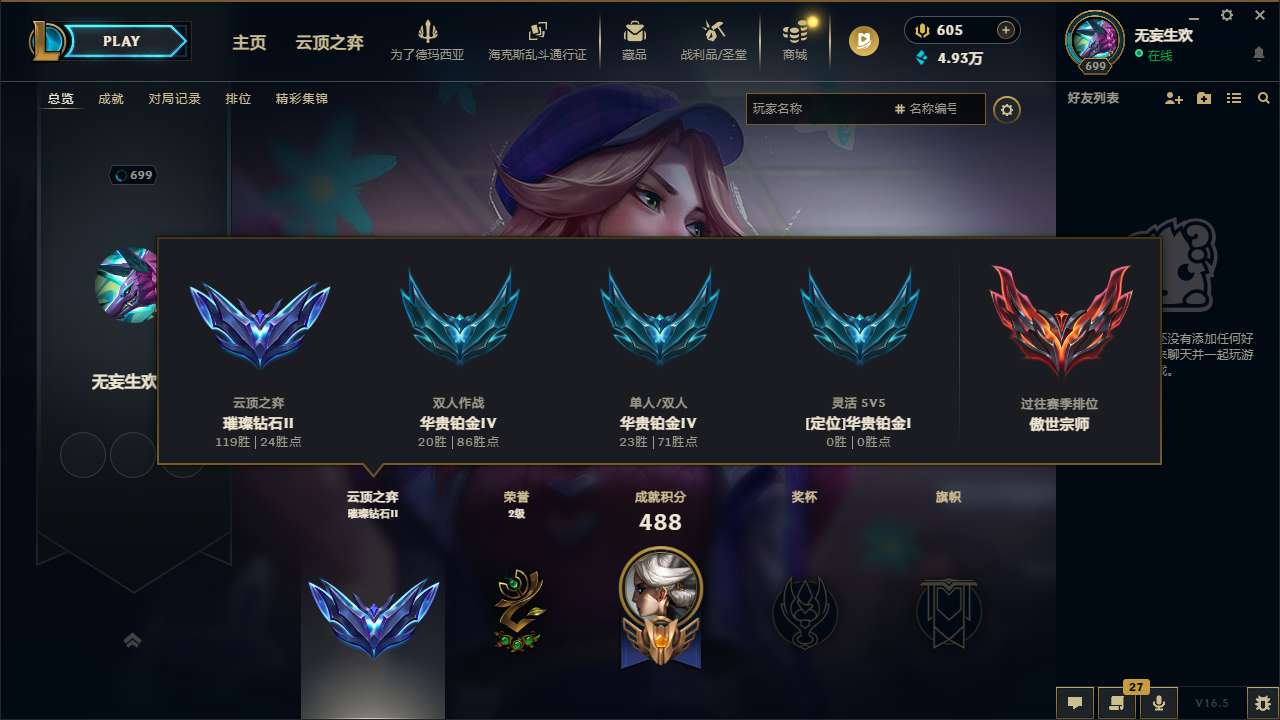Toggle the friends list view mode
The image size is (1280, 720).
(x=1234, y=98)
